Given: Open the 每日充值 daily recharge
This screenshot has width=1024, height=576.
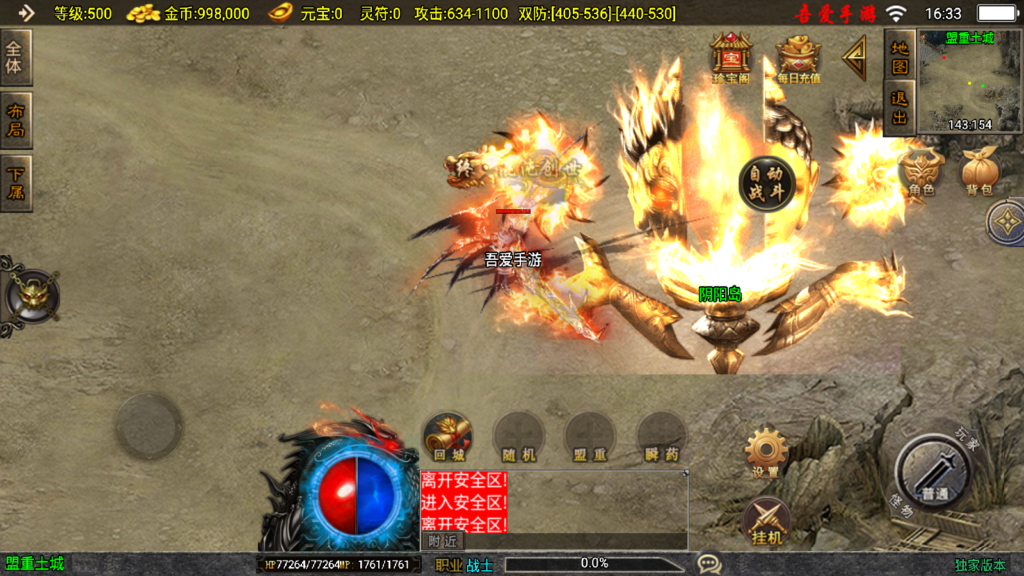Looking at the screenshot, I should [x=798, y=58].
